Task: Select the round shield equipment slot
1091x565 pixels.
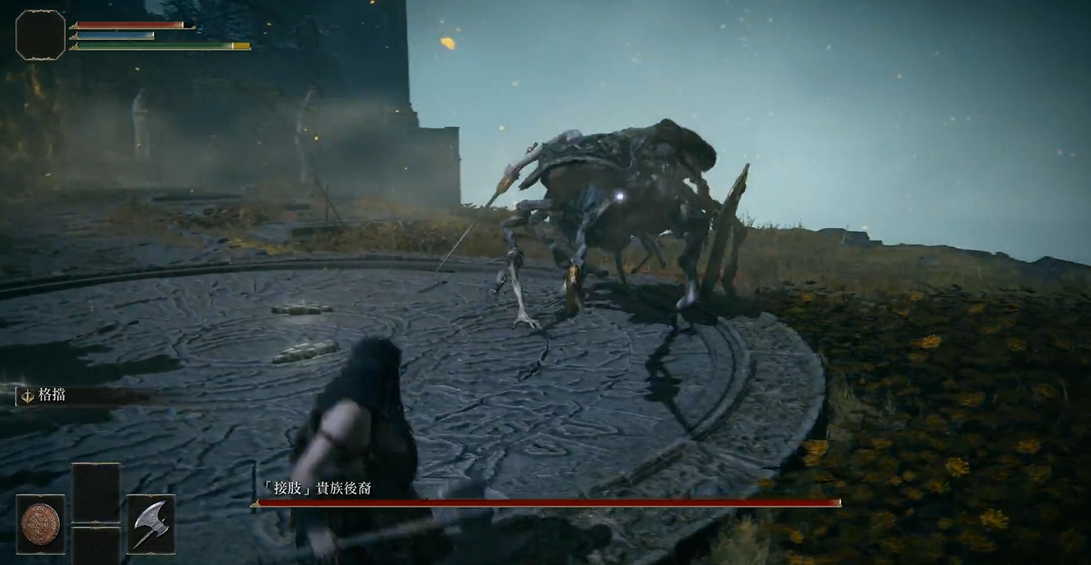Action: tap(41, 523)
